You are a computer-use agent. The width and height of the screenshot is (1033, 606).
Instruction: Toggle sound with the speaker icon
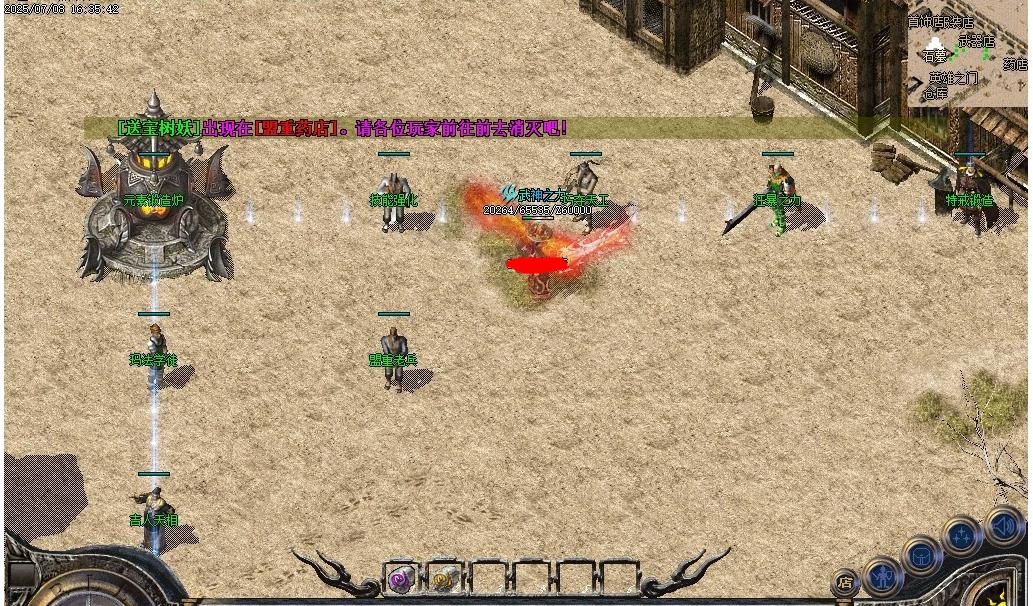point(1003,525)
